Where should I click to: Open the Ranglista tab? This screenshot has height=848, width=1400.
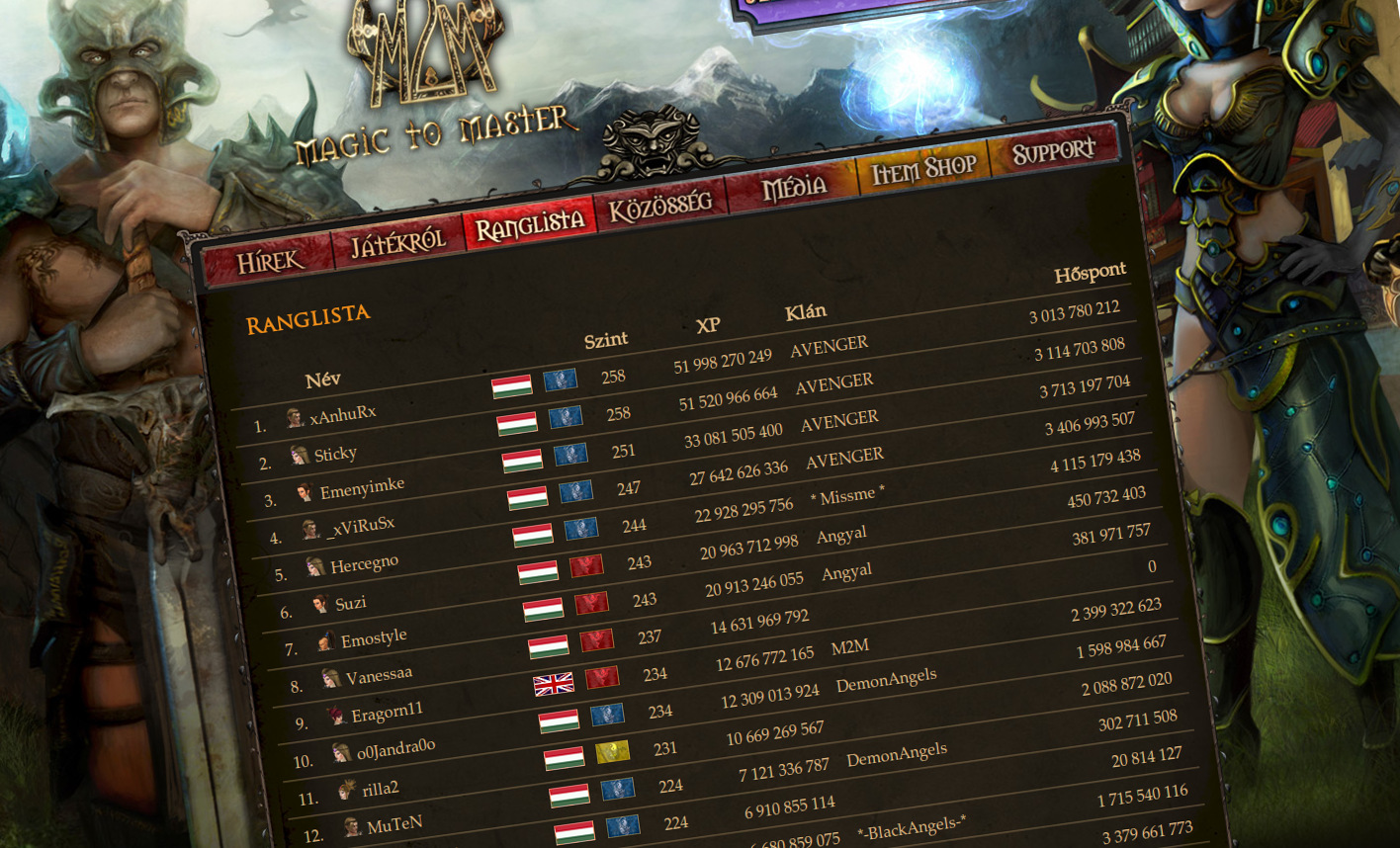[x=528, y=224]
